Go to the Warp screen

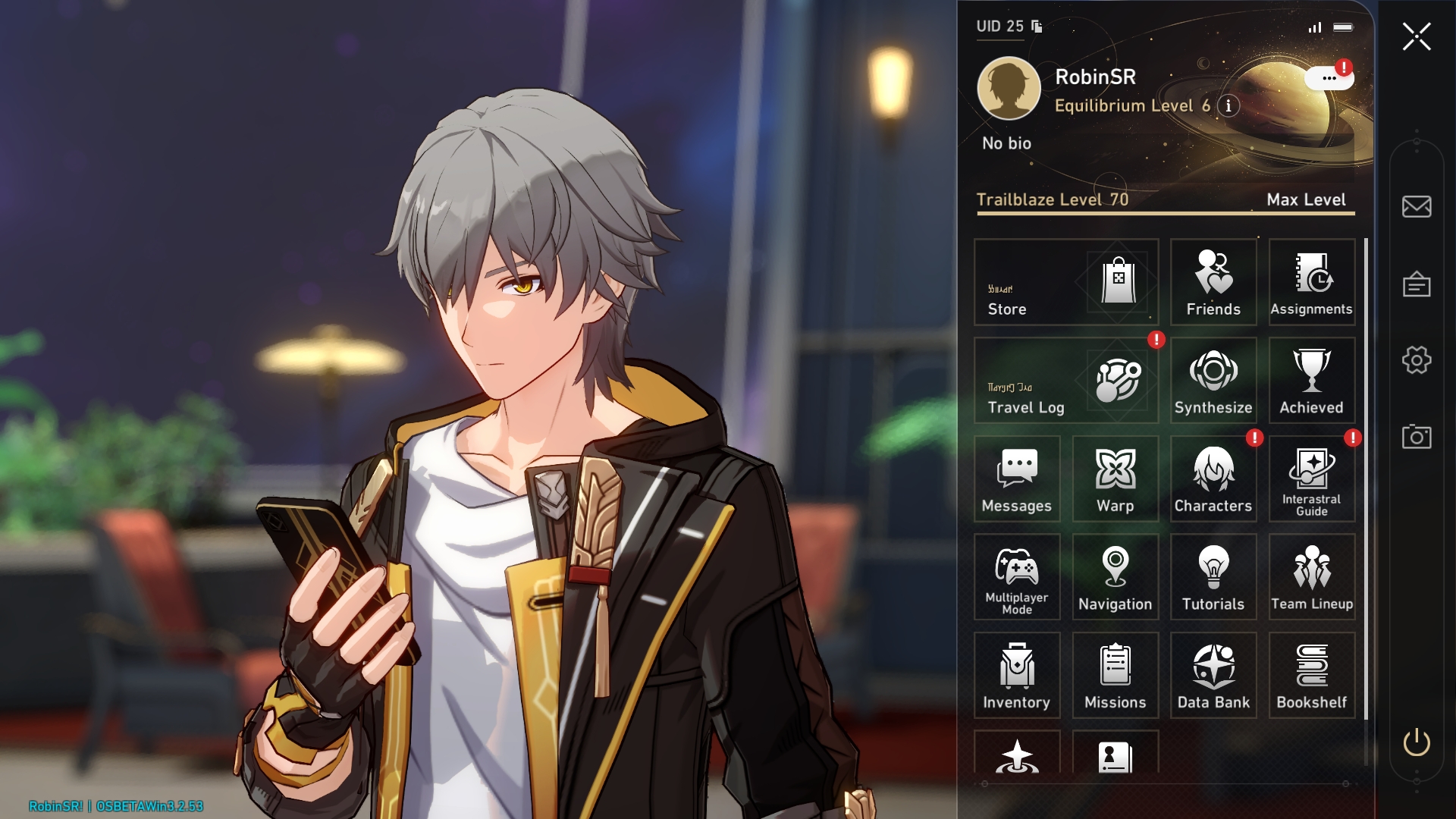[x=1115, y=479]
